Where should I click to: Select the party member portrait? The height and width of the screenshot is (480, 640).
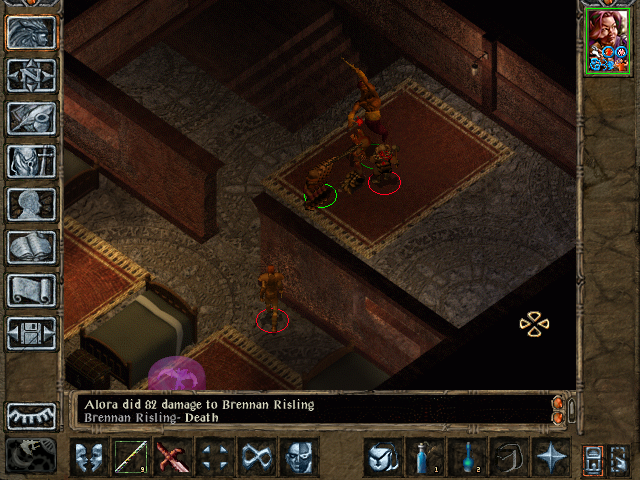click(607, 40)
